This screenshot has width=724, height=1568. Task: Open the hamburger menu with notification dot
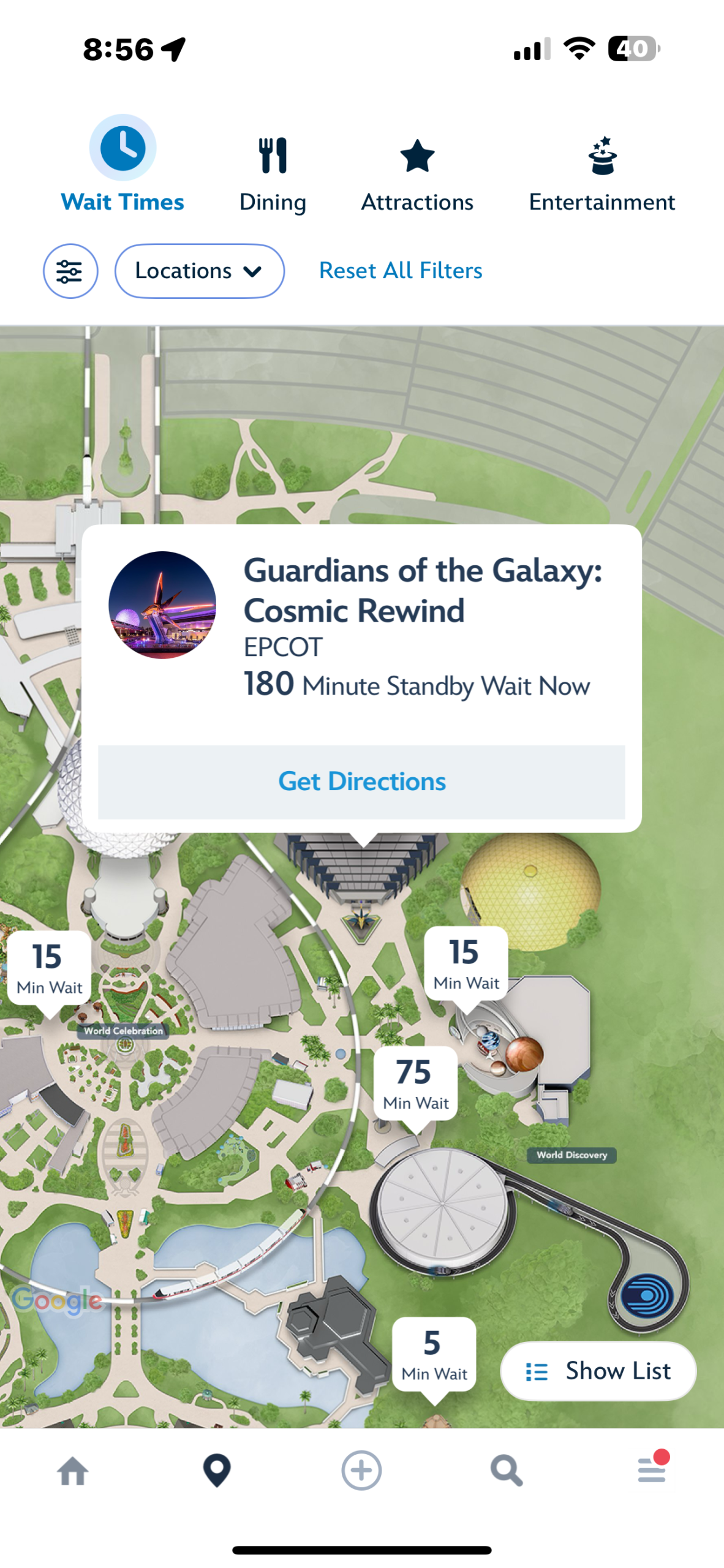[651, 1470]
